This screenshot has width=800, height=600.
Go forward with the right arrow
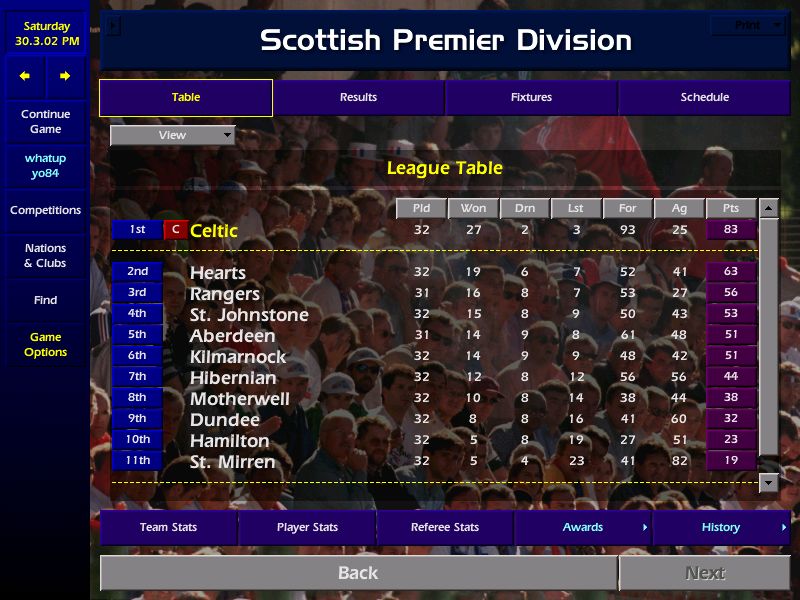click(65, 76)
